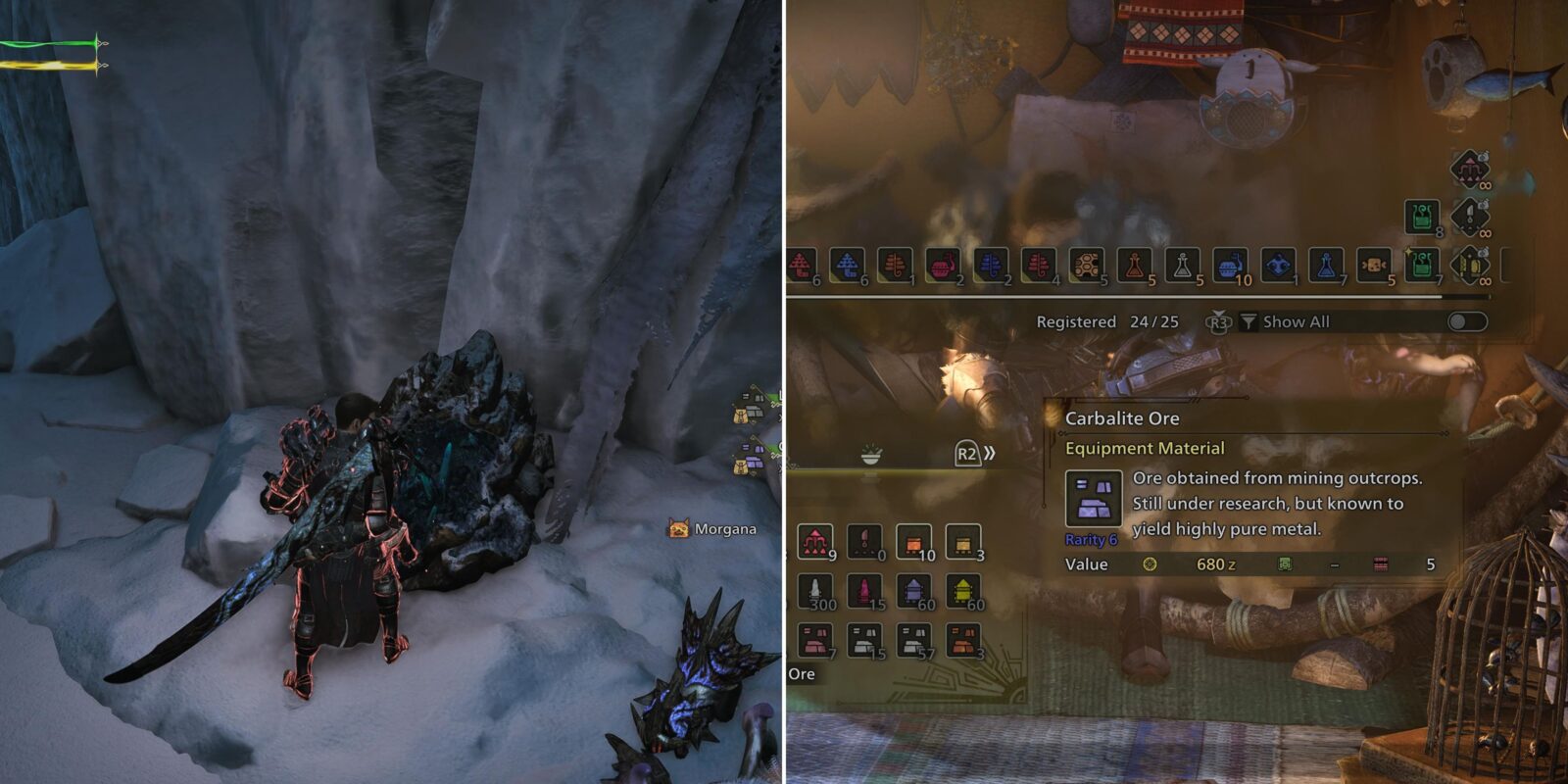Choose the pink ammo slot showing 15
Viewport: 1568px width, 784px height.
click(864, 591)
